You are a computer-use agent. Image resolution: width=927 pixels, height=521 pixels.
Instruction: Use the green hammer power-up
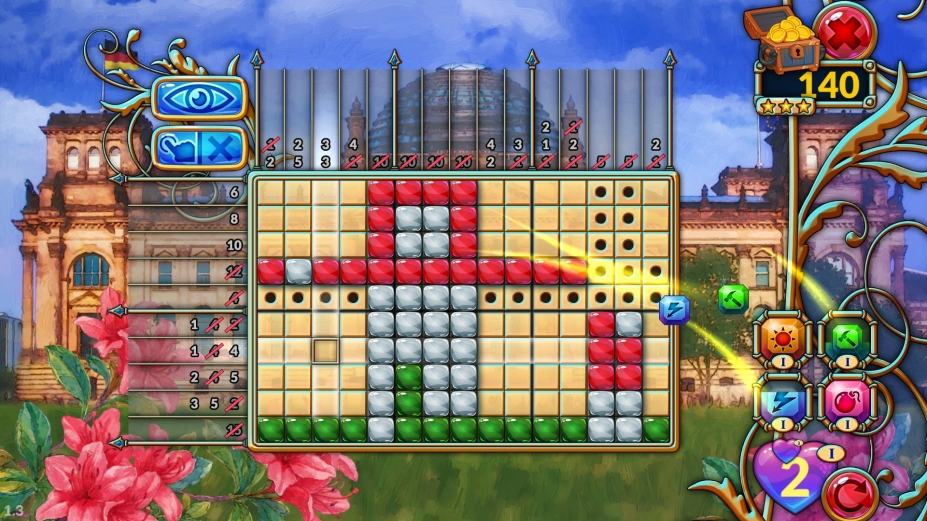click(847, 338)
